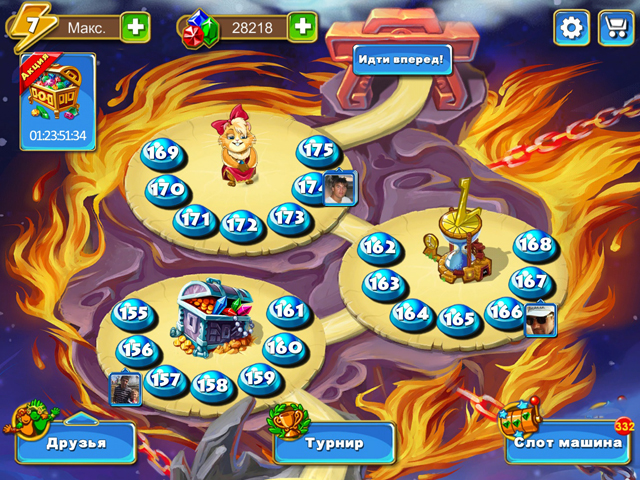Pick level 161 node

[x=287, y=311]
